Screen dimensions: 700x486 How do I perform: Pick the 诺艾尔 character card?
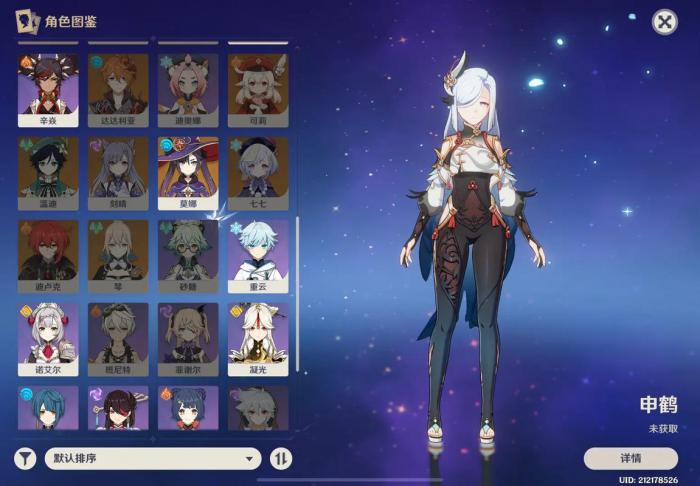[48, 338]
